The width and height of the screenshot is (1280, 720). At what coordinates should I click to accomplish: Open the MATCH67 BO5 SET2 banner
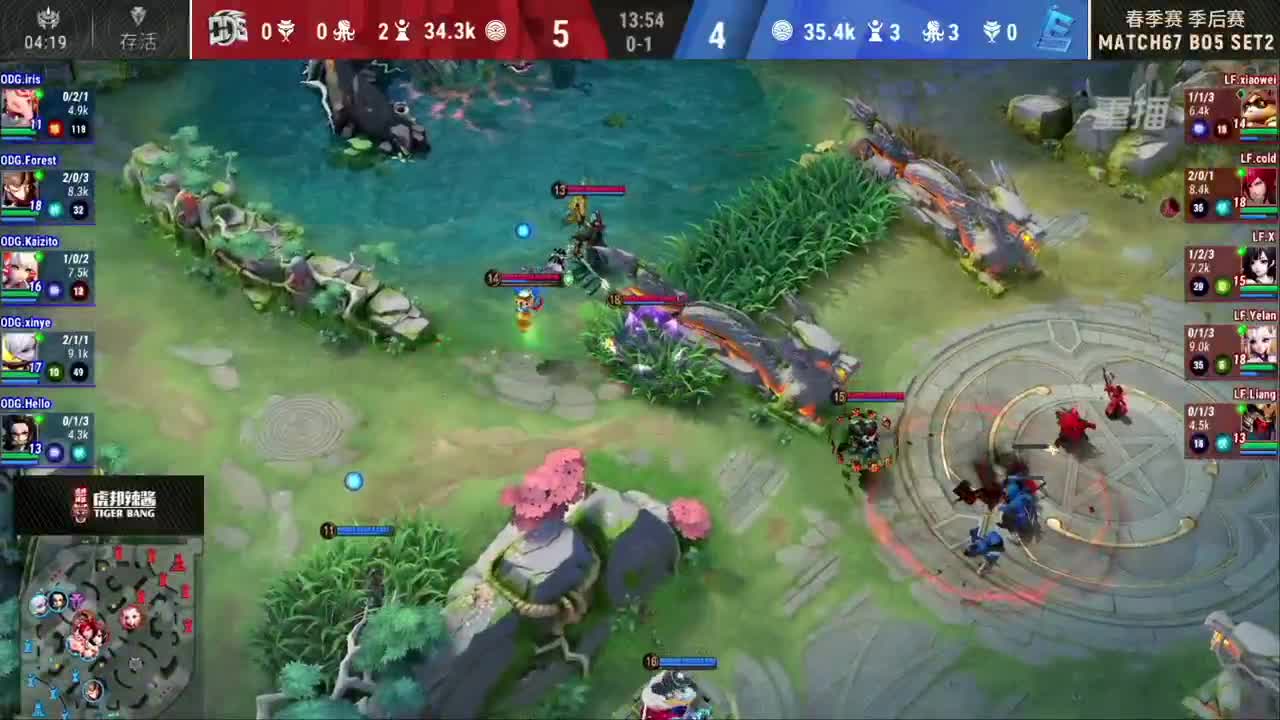[x=1183, y=41]
